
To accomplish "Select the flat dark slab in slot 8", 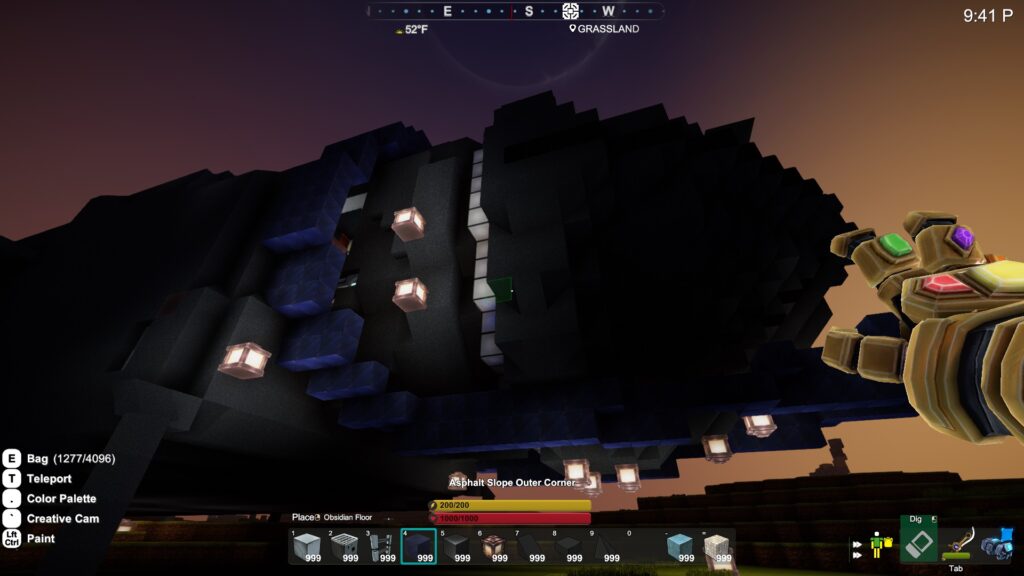I will (x=567, y=546).
